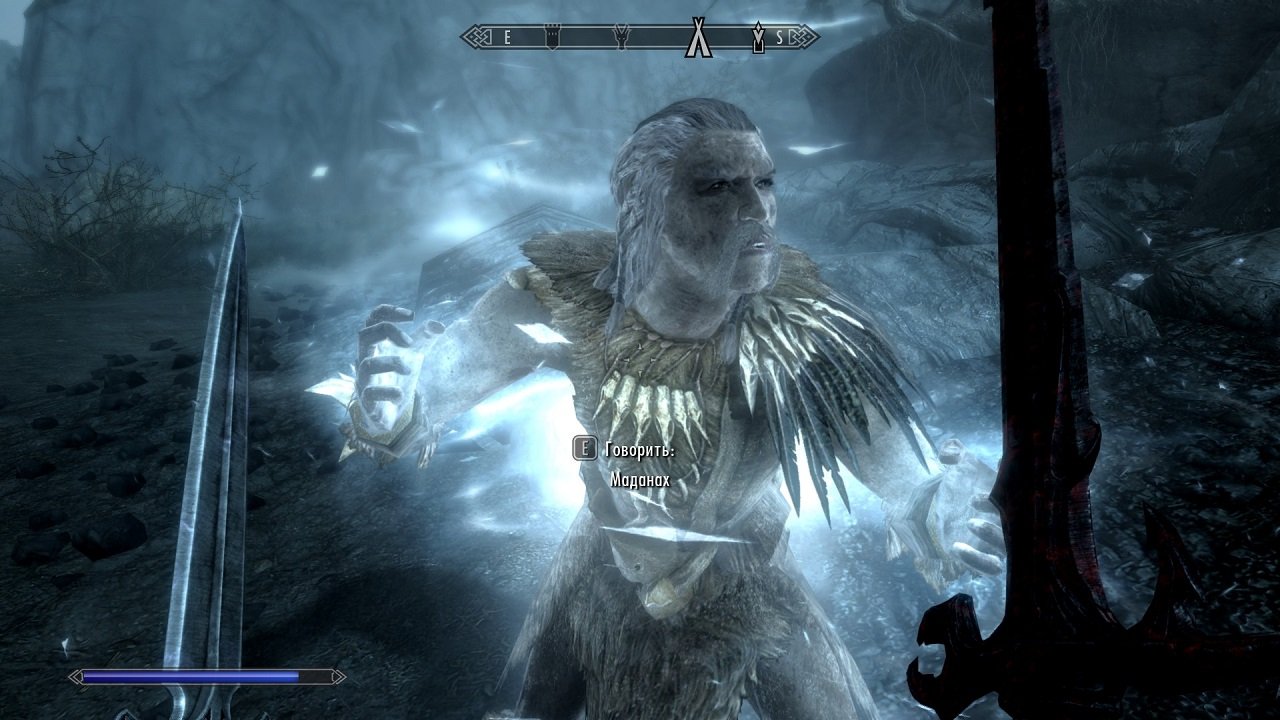1280x720 pixels.
Task: Click the dragon lair icon on the compass
Action: click(x=621, y=35)
